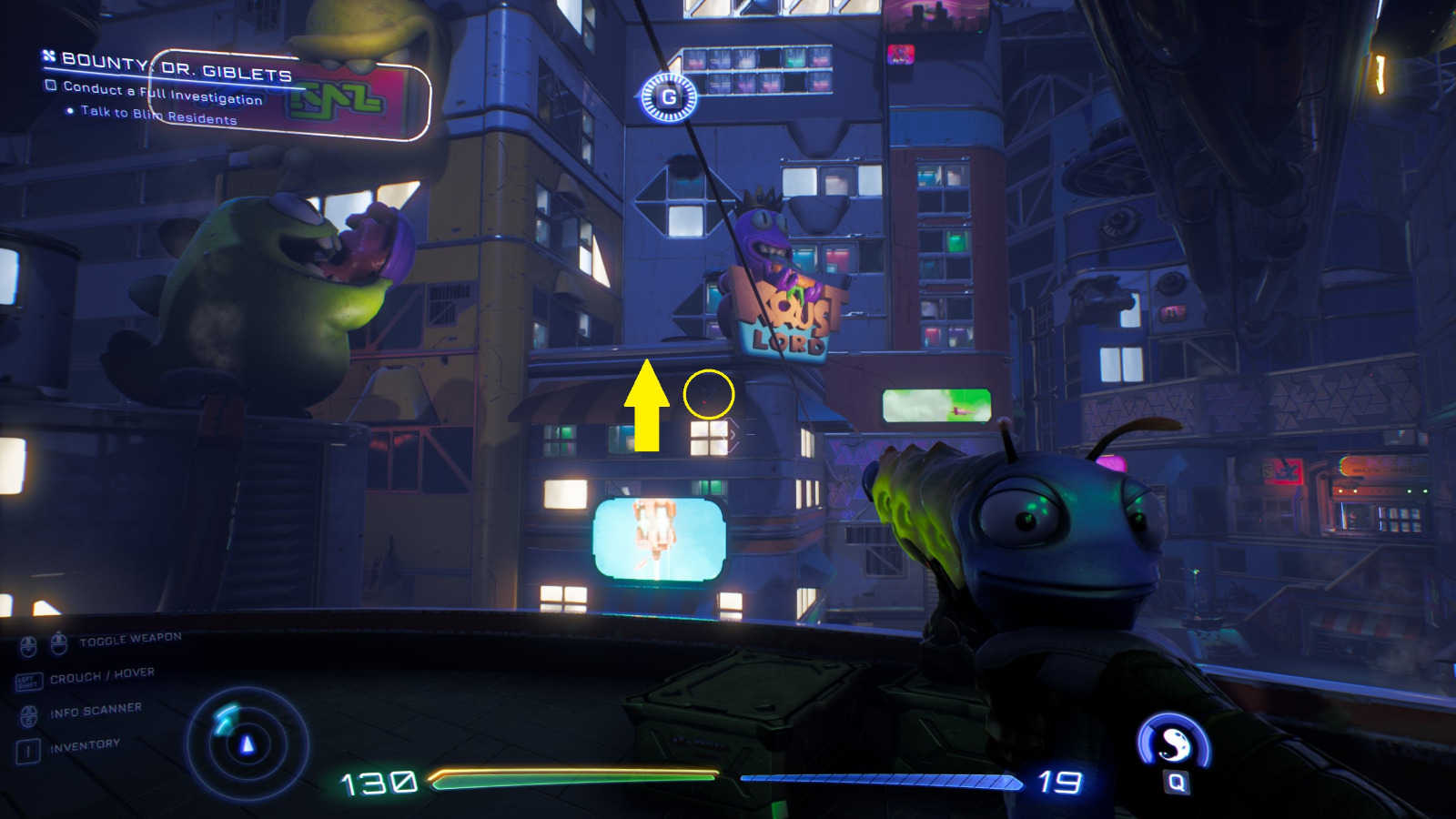Check the Conduct a Full Investigation objective box
1456x819 pixels.
(52, 86)
